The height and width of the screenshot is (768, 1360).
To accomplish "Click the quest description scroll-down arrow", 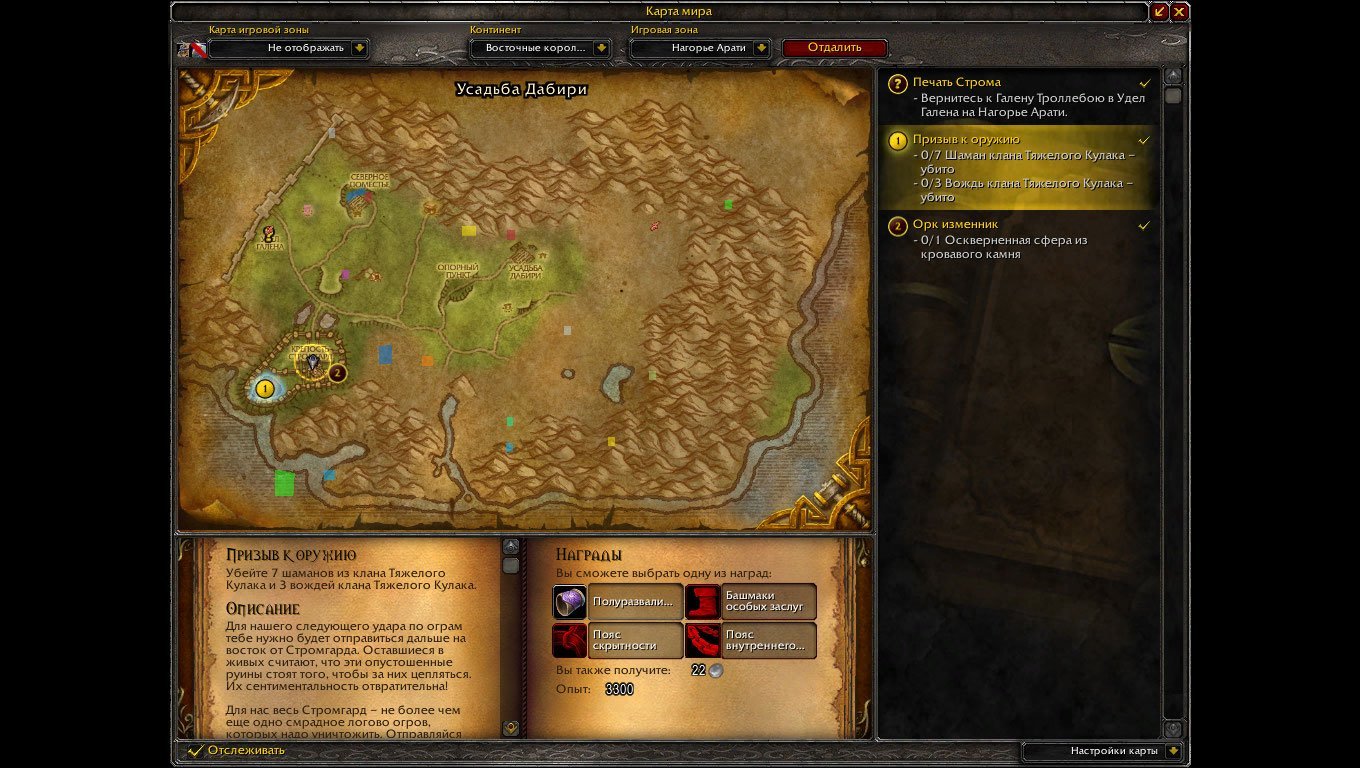I will click(x=511, y=728).
